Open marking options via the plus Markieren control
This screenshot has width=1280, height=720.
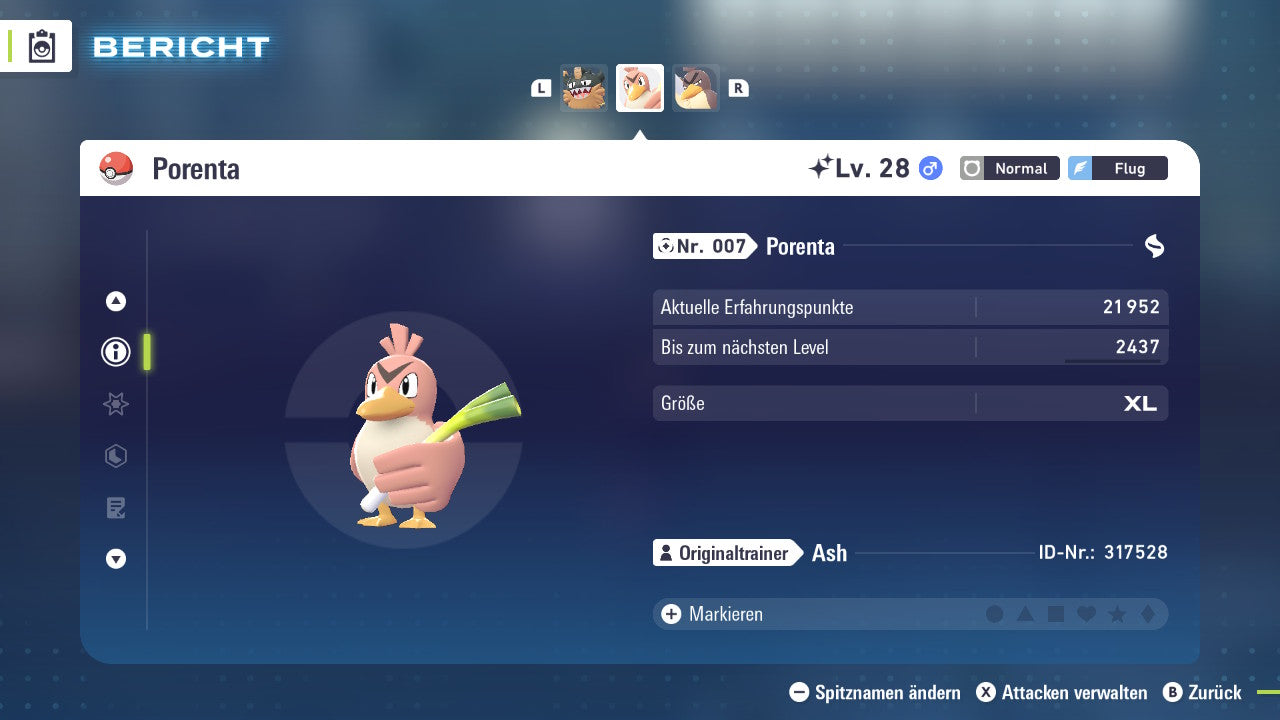(x=669, y=614)
